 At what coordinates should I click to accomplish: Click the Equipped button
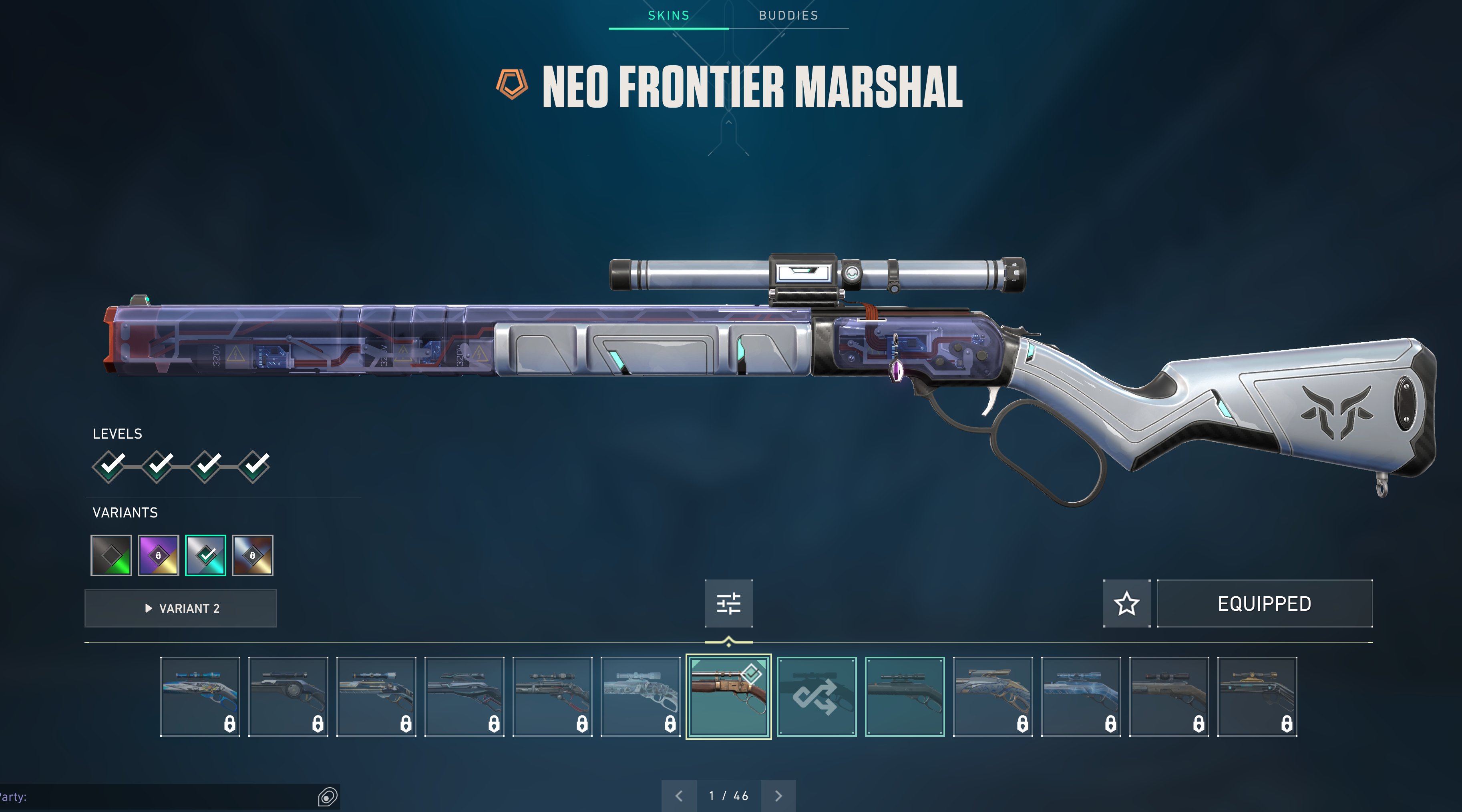(x=1265, y=603)
